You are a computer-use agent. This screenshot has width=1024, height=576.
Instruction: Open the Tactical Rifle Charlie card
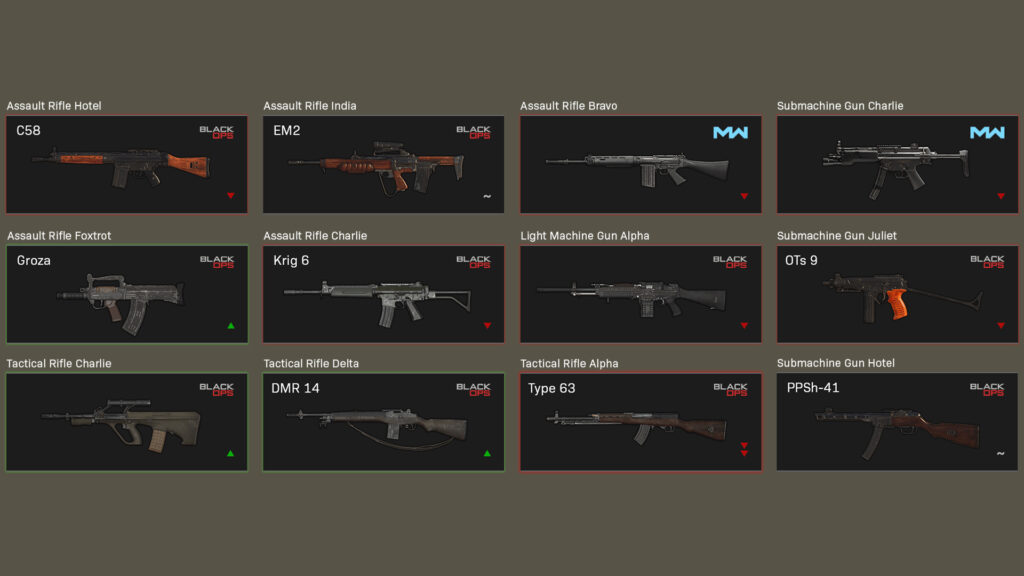(x=127, y=421)
